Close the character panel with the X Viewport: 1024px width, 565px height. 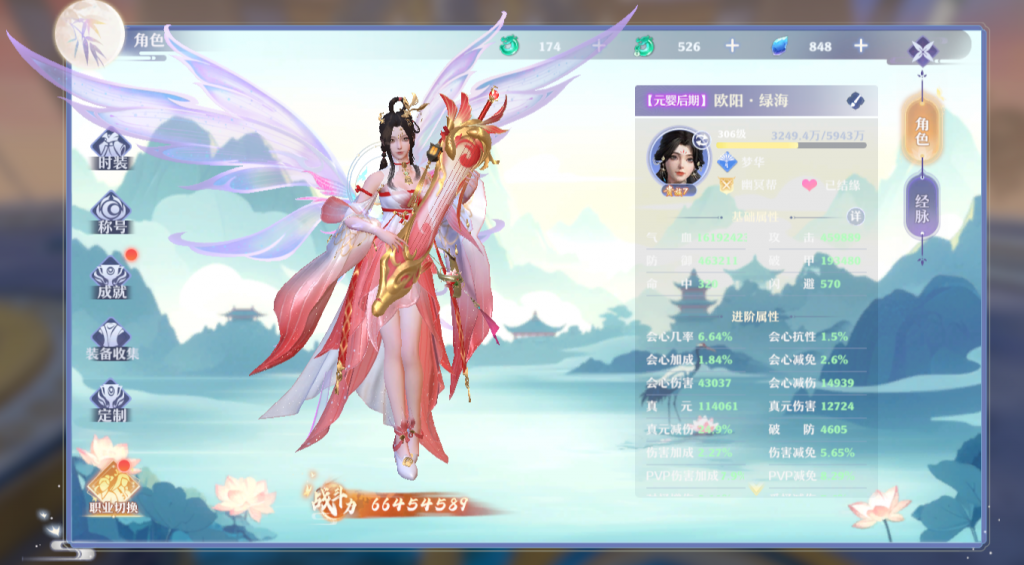tap(921, 50)
